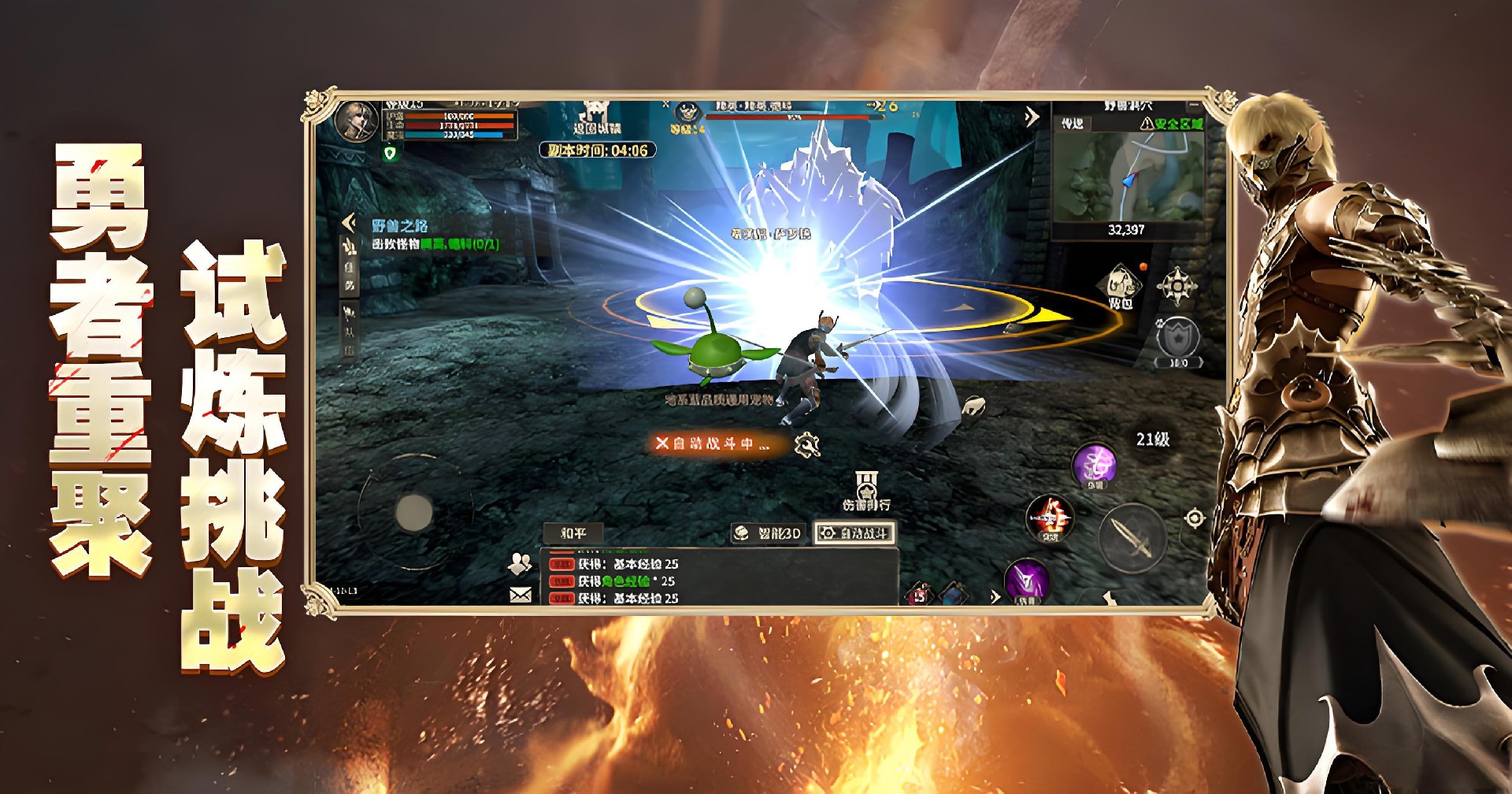This screenshot has height=794, width=1512.
Task: Open the friends list icon
Action: pos(520,563)
